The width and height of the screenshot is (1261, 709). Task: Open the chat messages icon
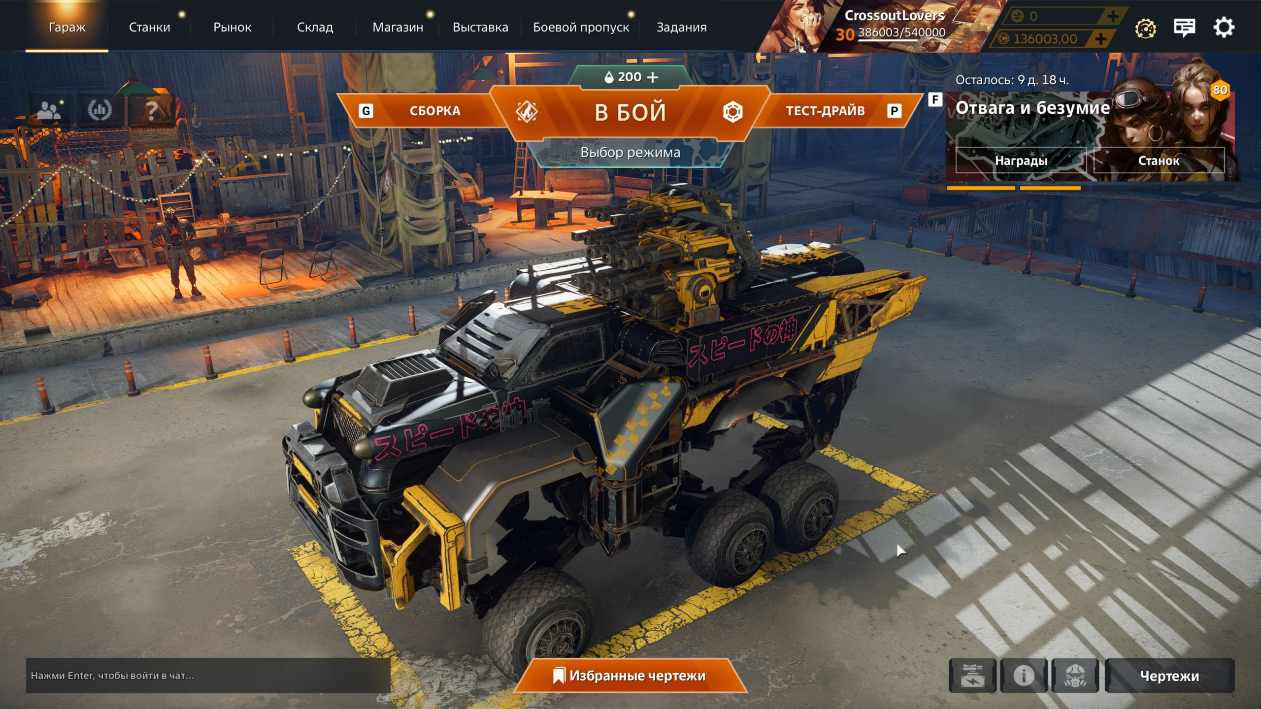coord(1184,27)
